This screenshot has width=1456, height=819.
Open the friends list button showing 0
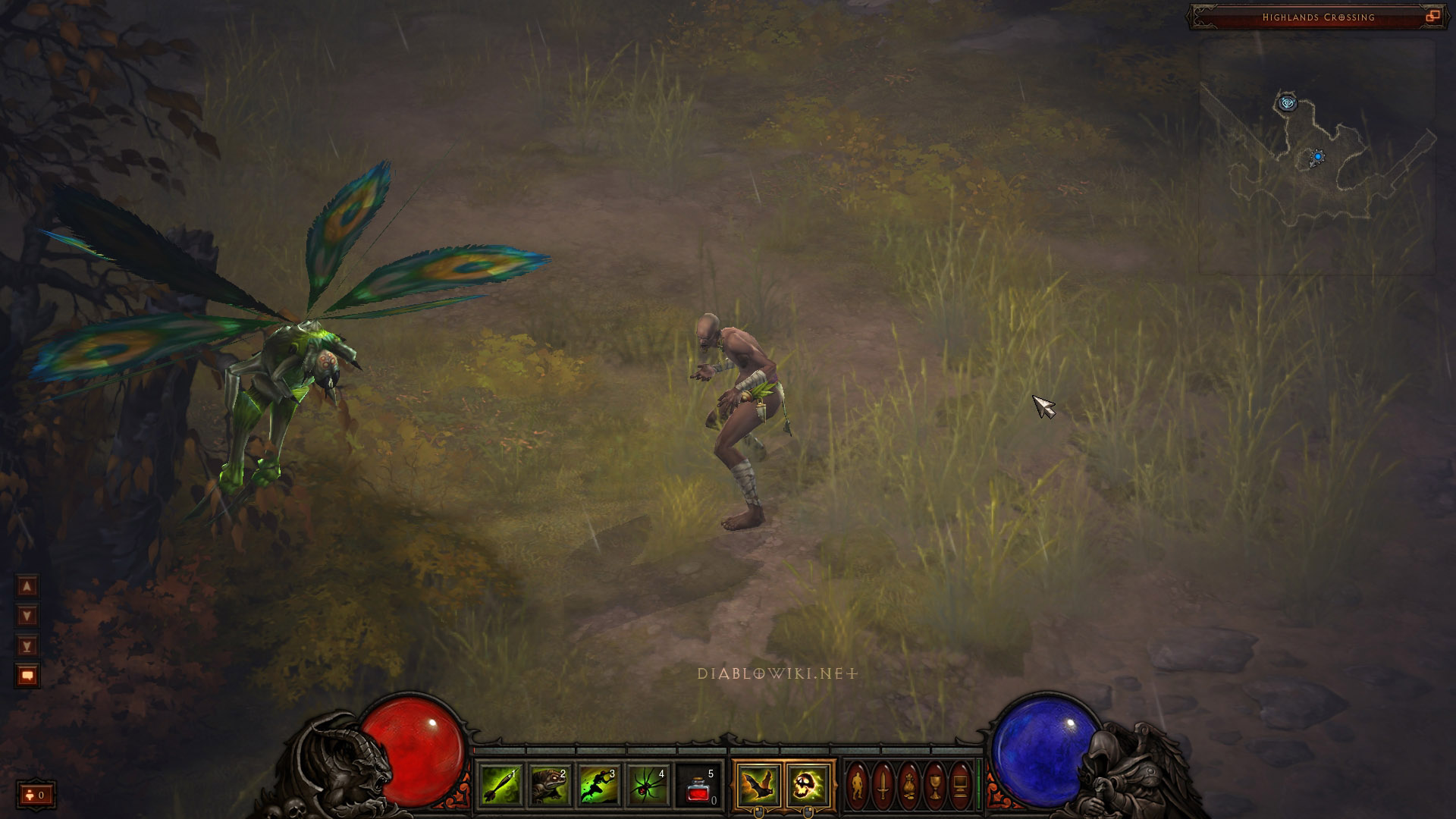pos(36,795)
